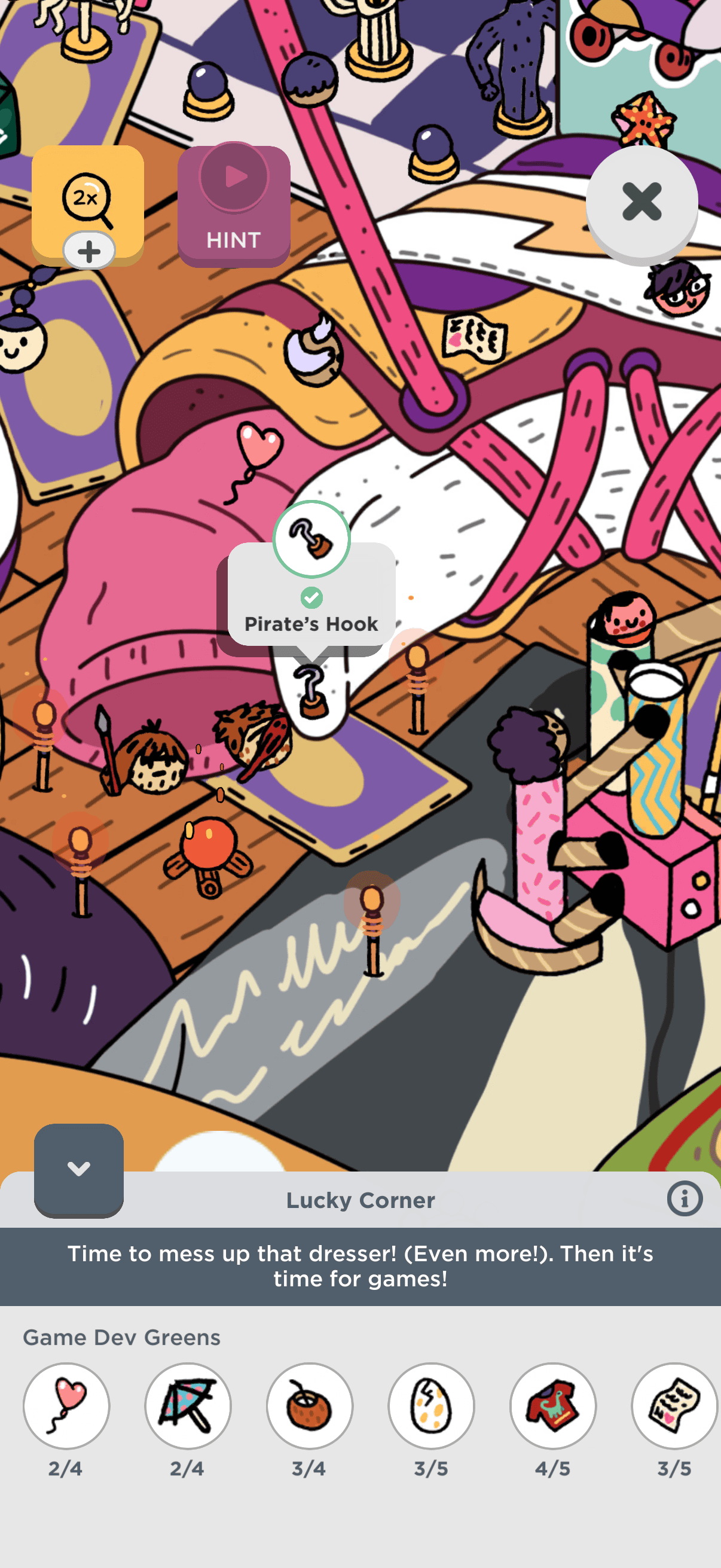The height and width of the screenshot is (1568, 721).
Task: Select the love letter note target
Action: 674,1405
